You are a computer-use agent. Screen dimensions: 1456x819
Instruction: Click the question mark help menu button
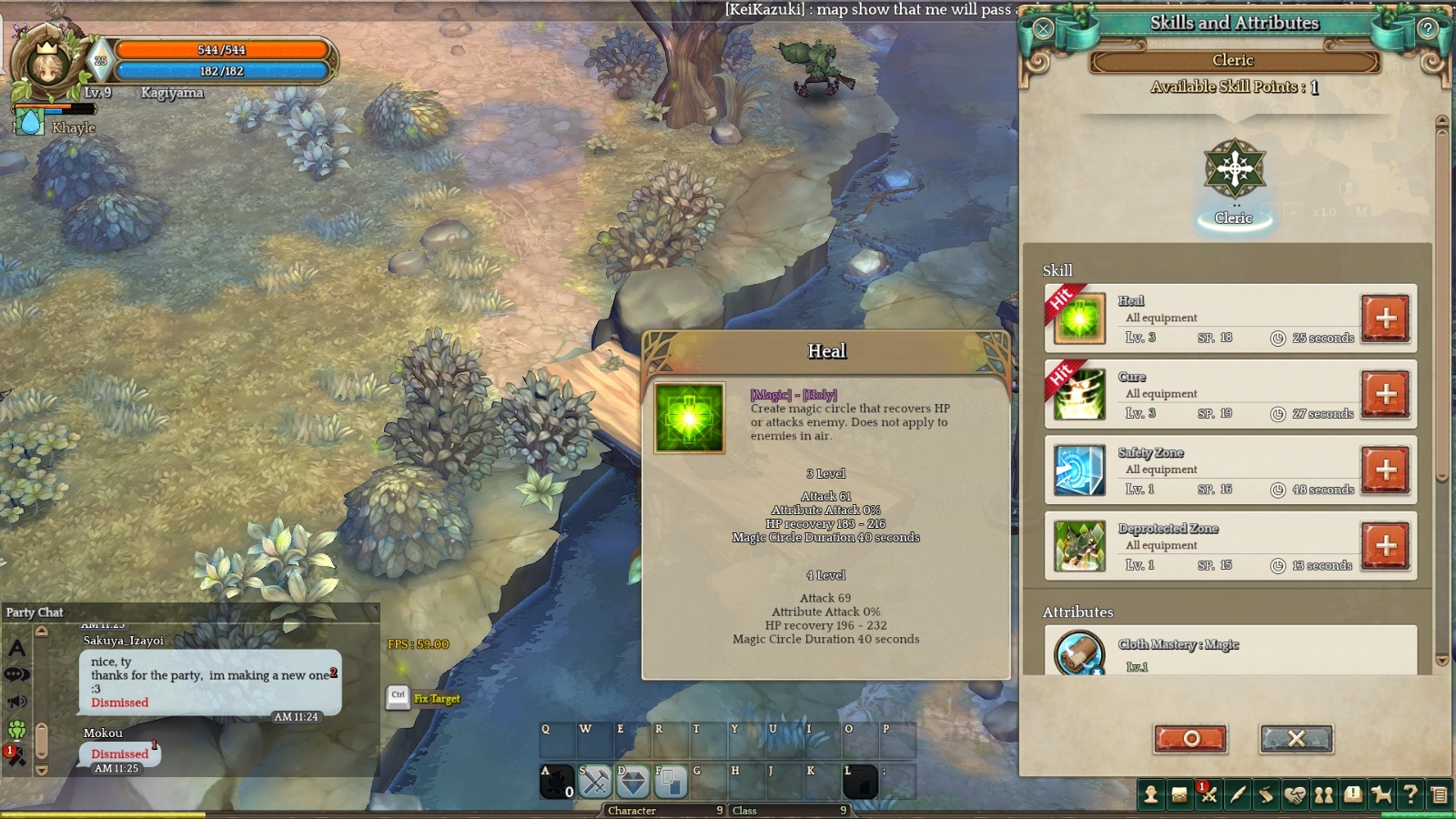pos(1410,795)
